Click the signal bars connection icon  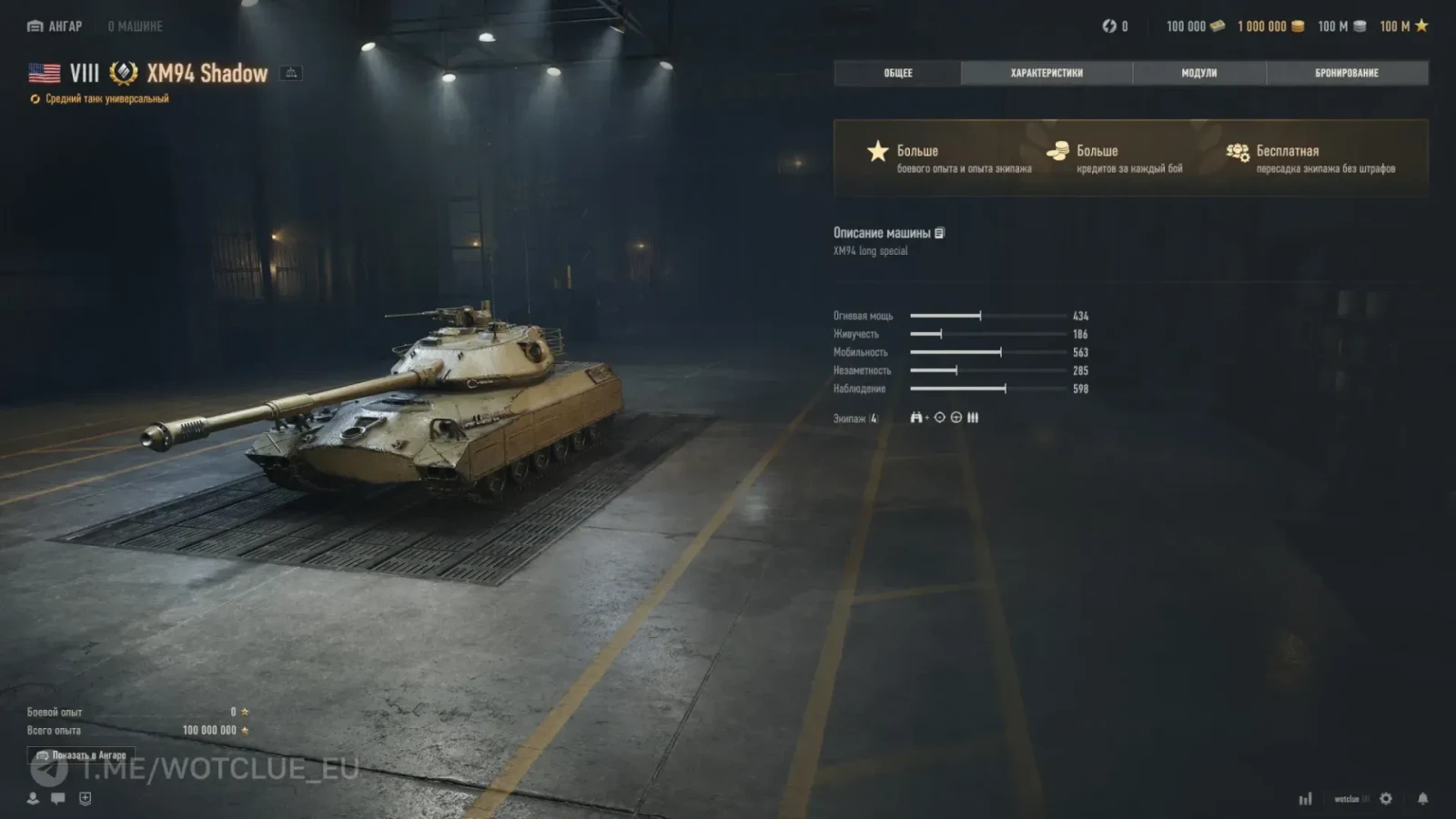click(x=1305, y=799)
